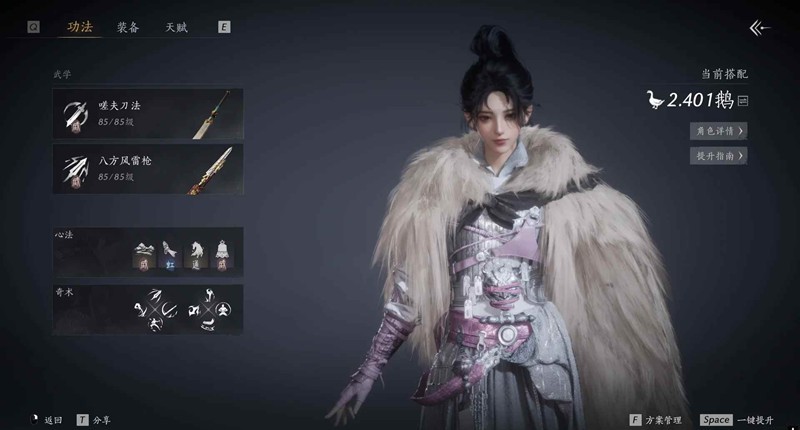Click the back arrow in the top-right corner
Viewport: 800px width, 430px height.
(760, 28)
